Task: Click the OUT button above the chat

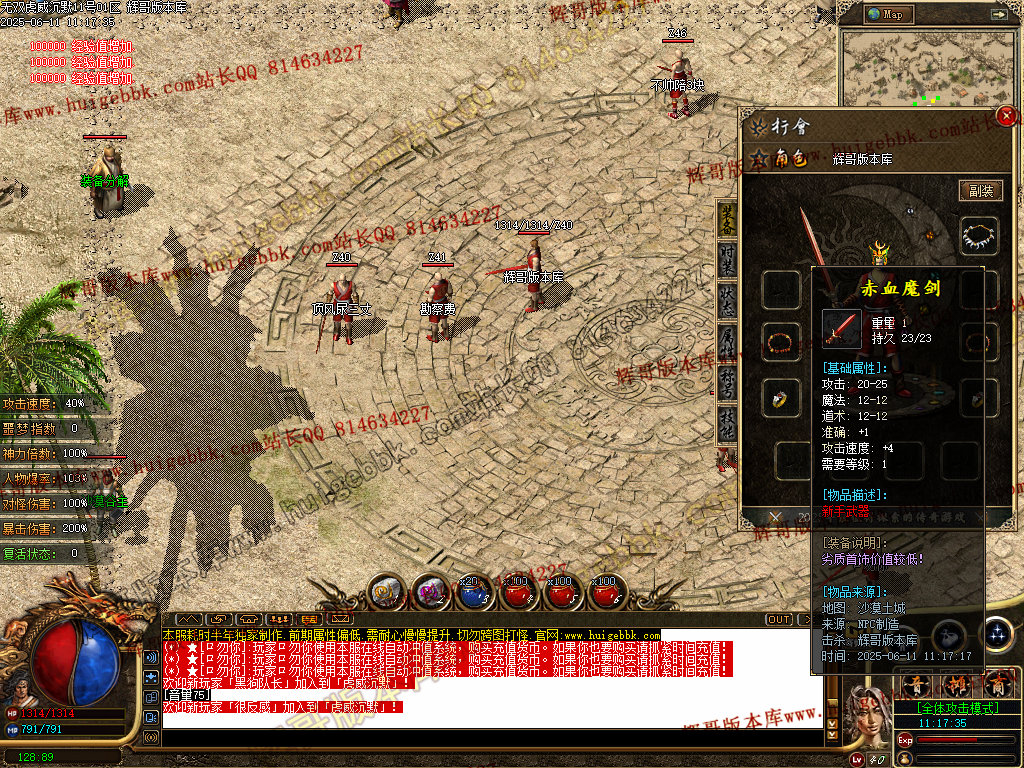Action: (779, 620)
